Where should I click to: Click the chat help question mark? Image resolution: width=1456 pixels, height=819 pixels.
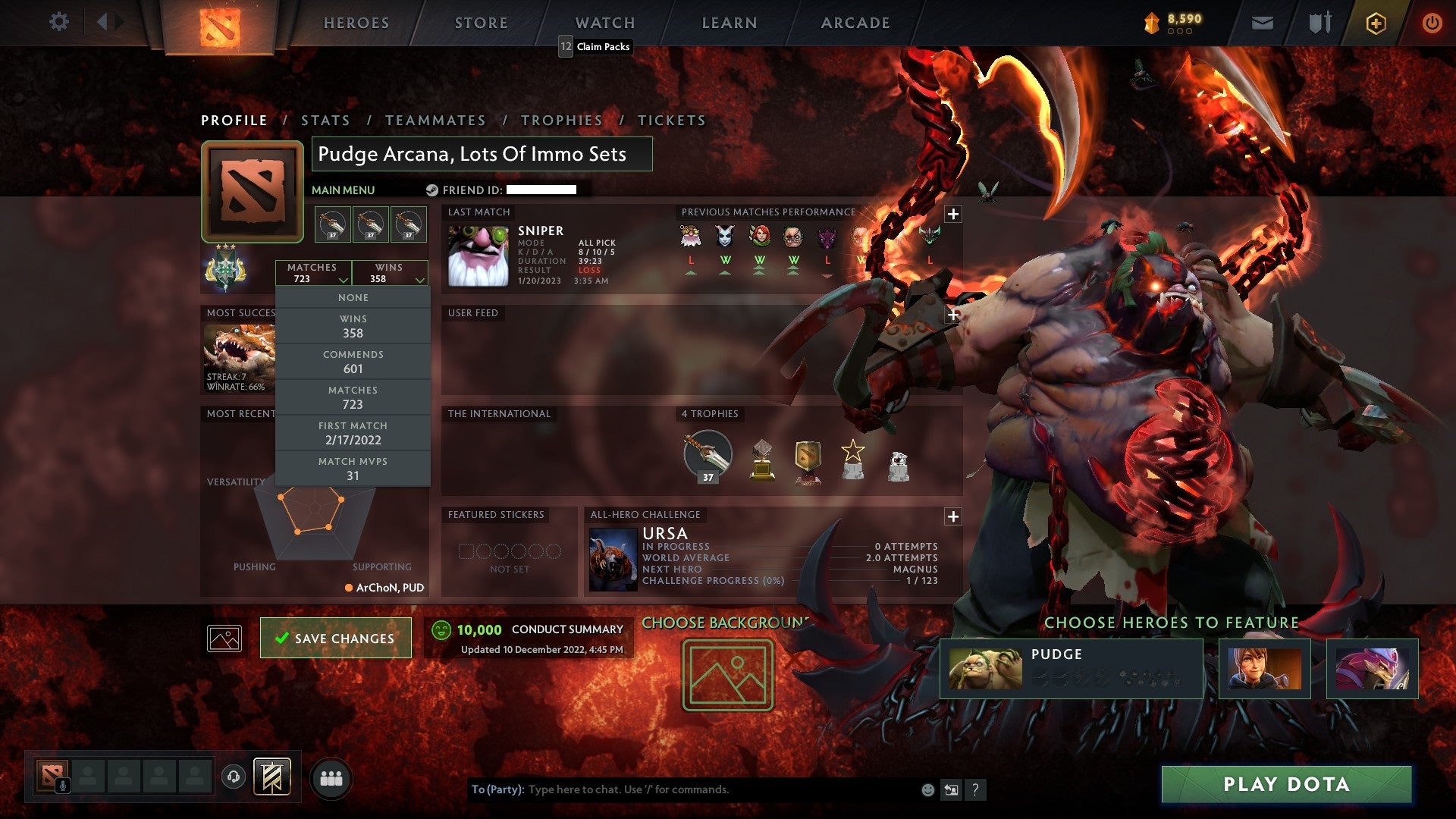click(975, 789)
